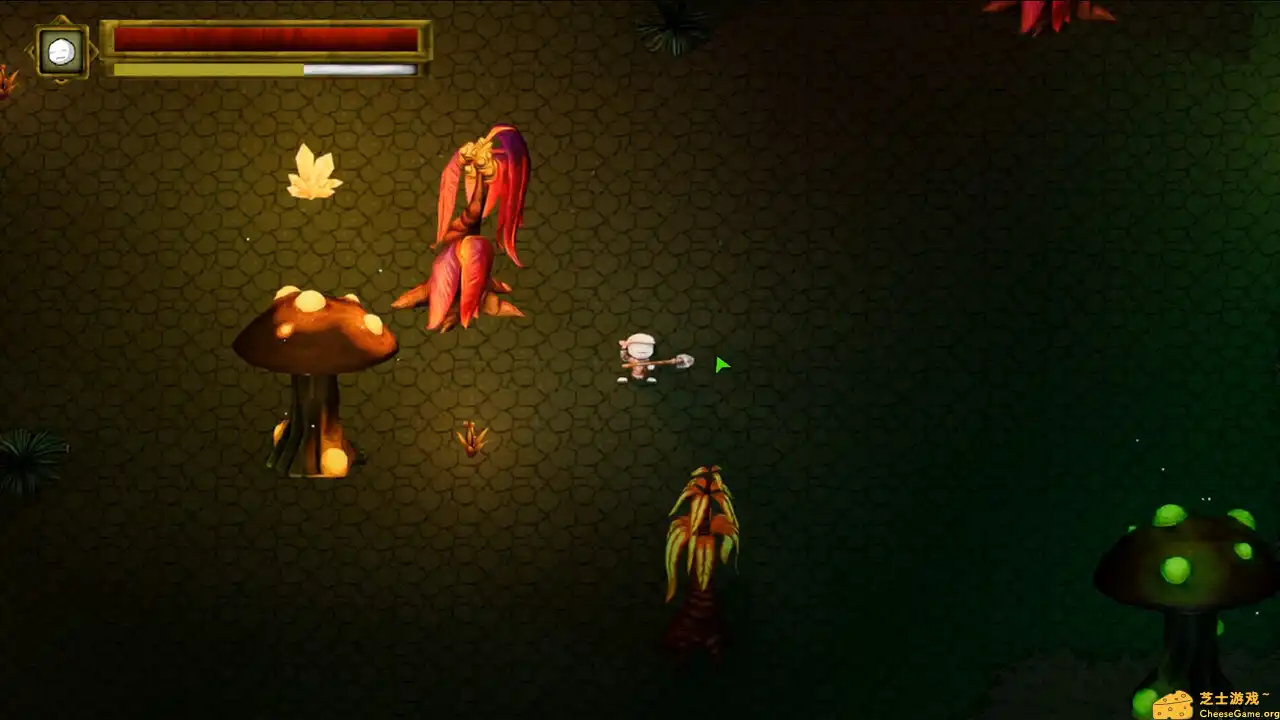Click the gold border of the health bar frame

pos(268,22)
